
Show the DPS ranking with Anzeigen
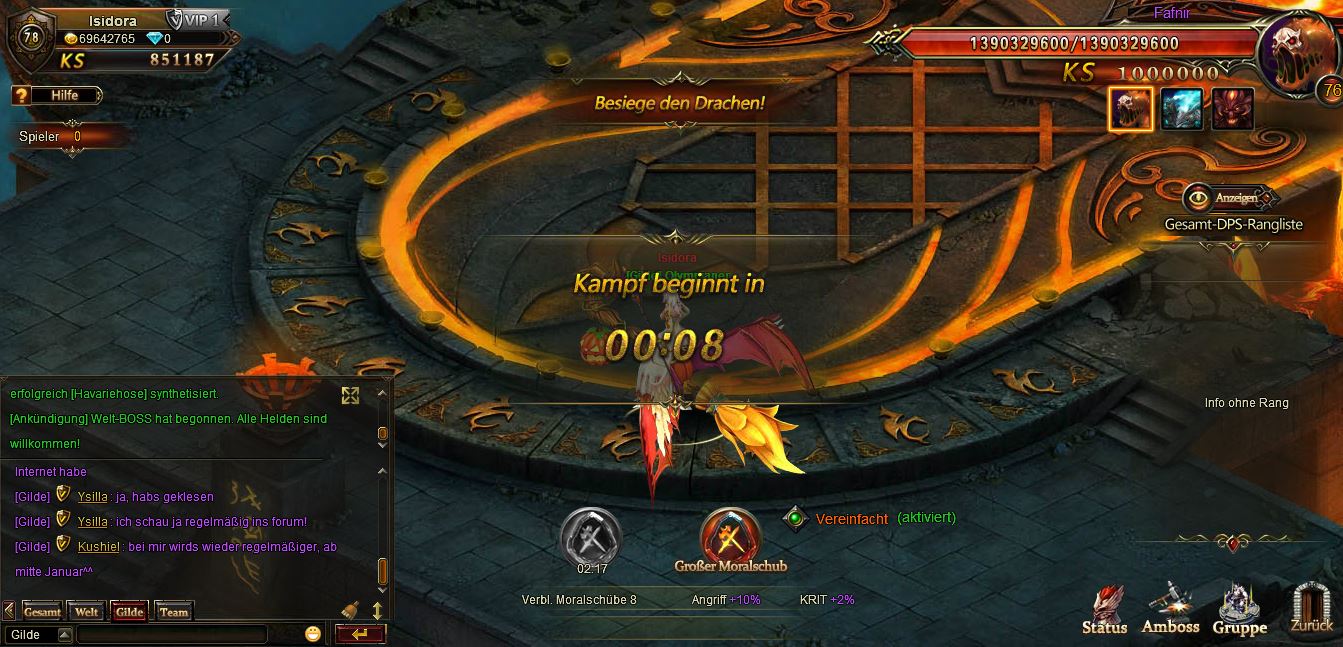click(1228, 197)
